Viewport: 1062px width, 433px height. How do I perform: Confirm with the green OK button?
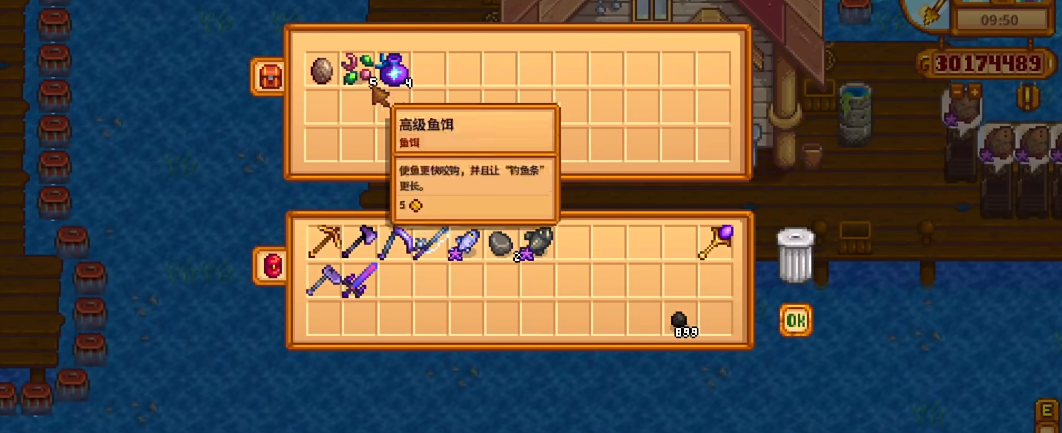point(795,320)
